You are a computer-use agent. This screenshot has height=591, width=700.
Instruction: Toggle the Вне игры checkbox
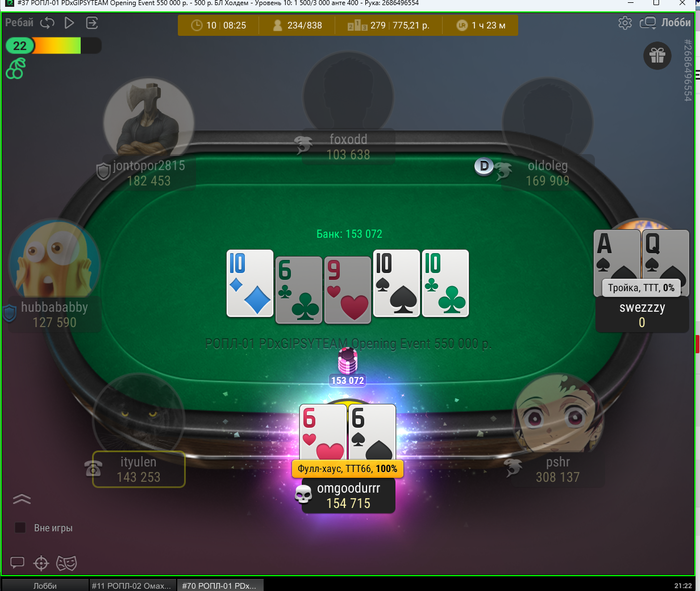[x=20, y=527]
